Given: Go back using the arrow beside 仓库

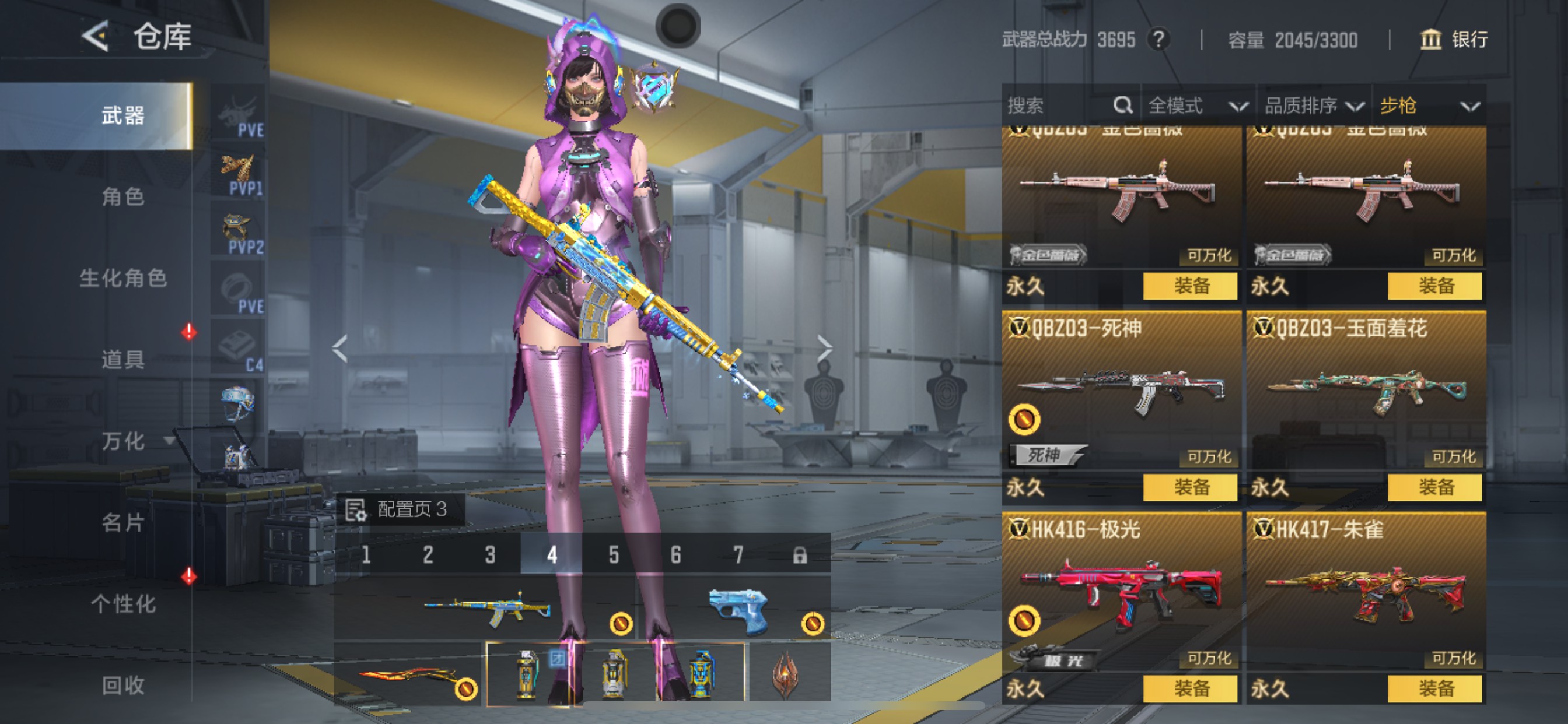Looking at the screenshot, I should tap(96, 37).
